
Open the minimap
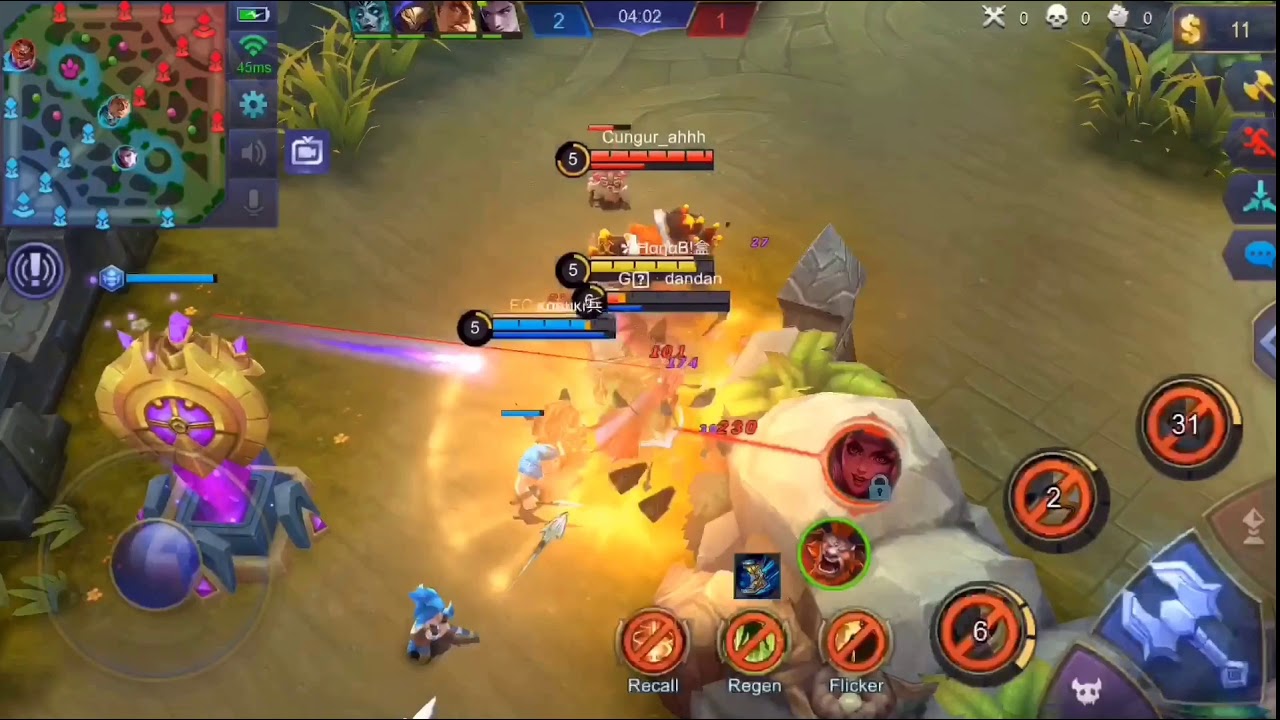113,112
